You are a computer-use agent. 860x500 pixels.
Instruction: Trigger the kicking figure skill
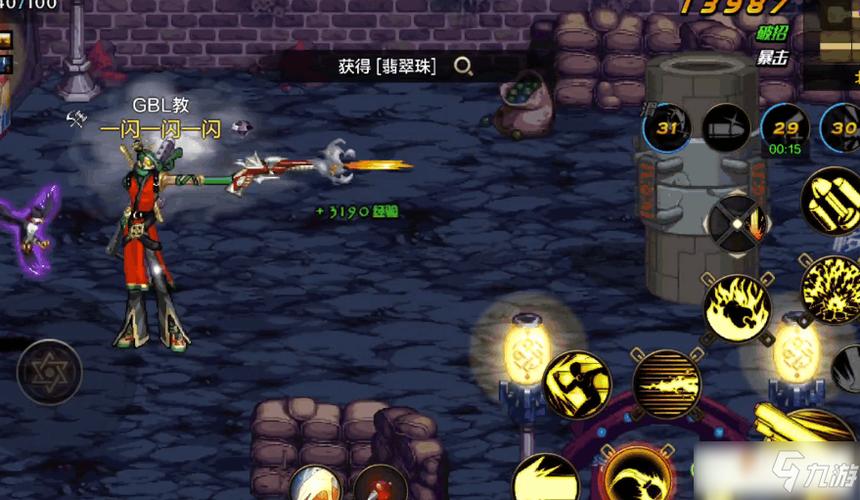577,383
